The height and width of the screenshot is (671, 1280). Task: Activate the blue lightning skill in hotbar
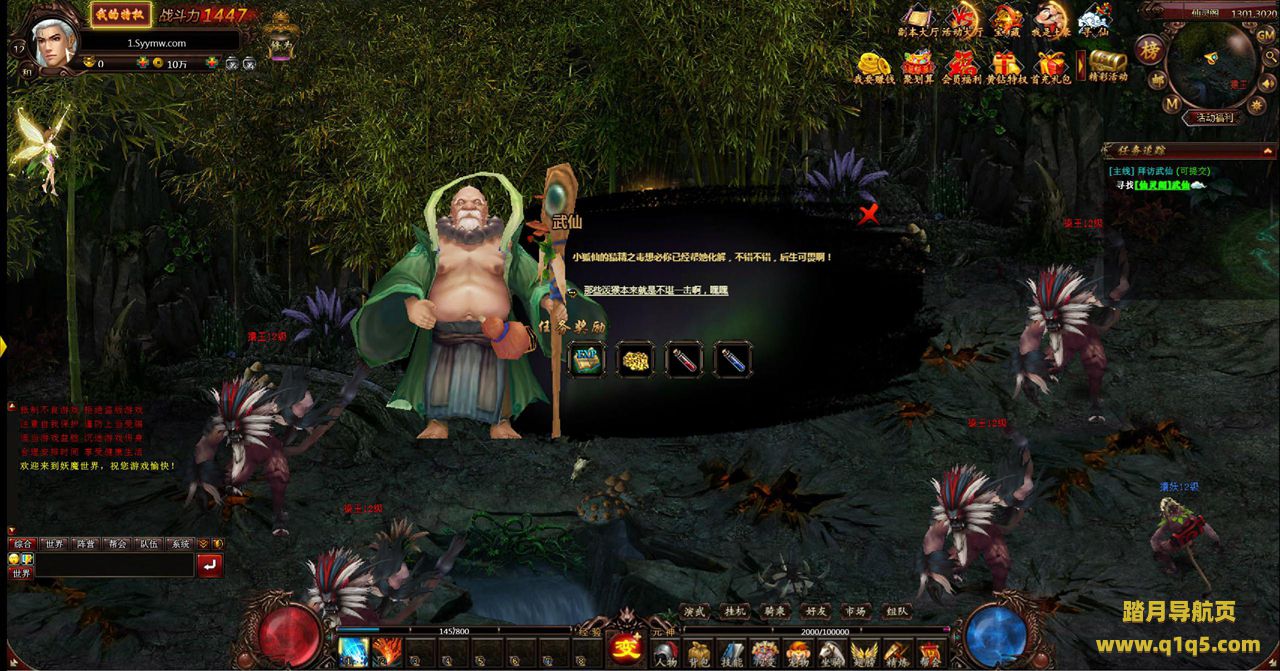coord(353,651)
